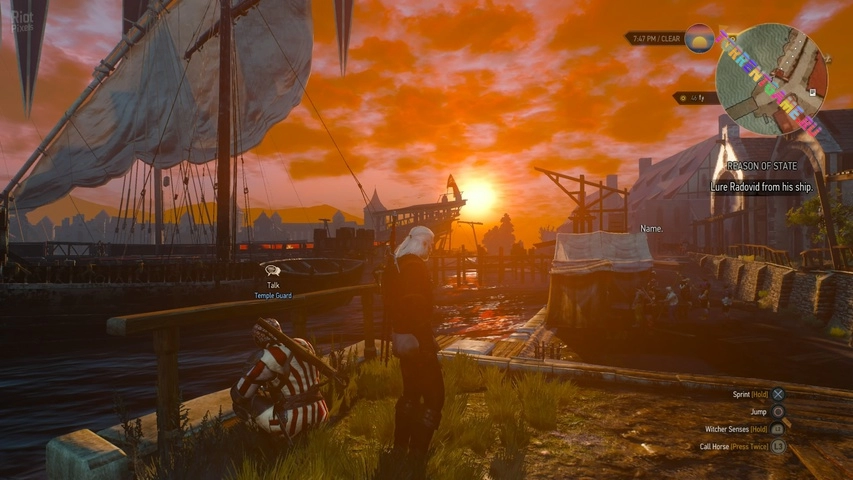Screen dimensions: 853x480
Task: Click the 'Lure Radovid from his ship' objective
Action: click(x=762, y=187)
